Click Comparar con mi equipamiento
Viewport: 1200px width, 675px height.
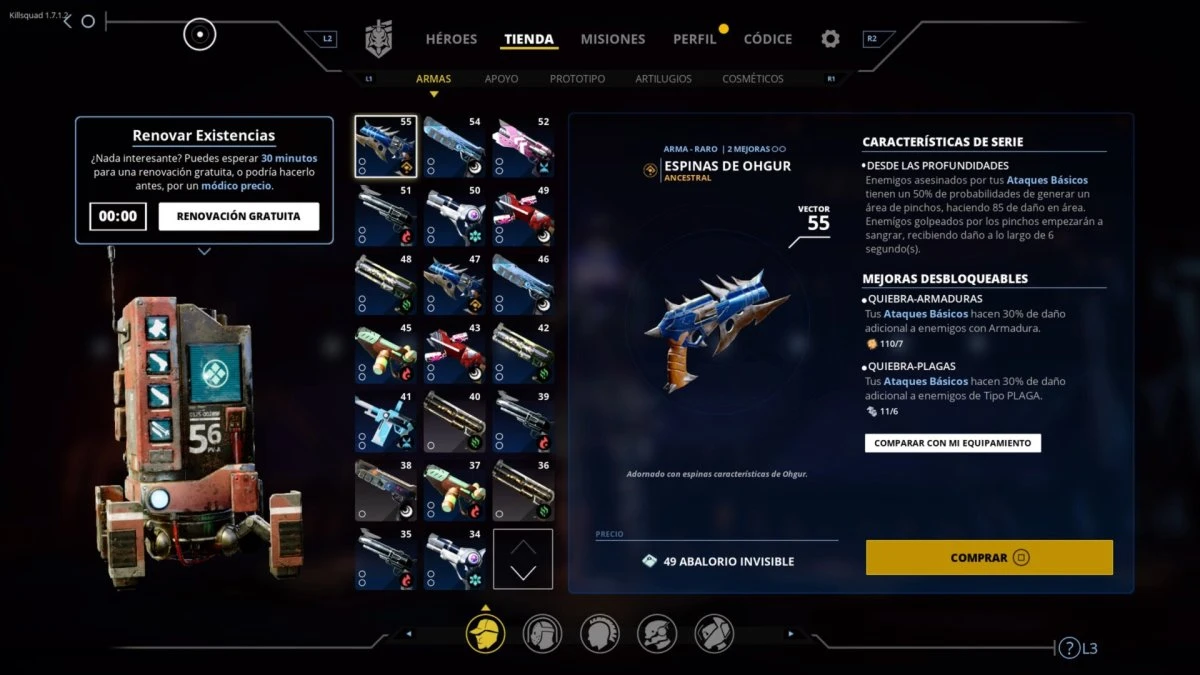tap(952, 442)
